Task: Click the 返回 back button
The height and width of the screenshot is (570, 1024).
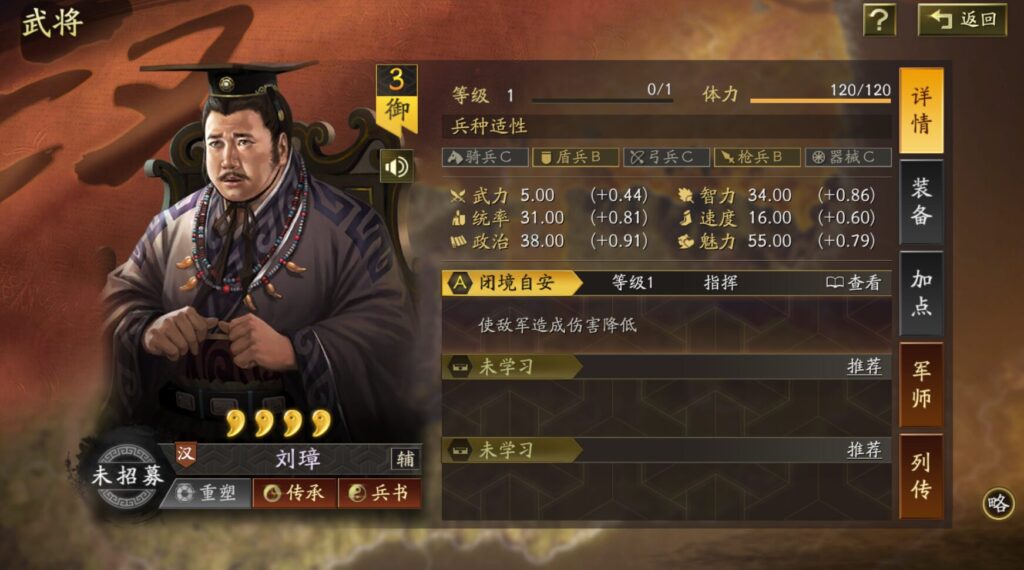Action: pos(962,19)
